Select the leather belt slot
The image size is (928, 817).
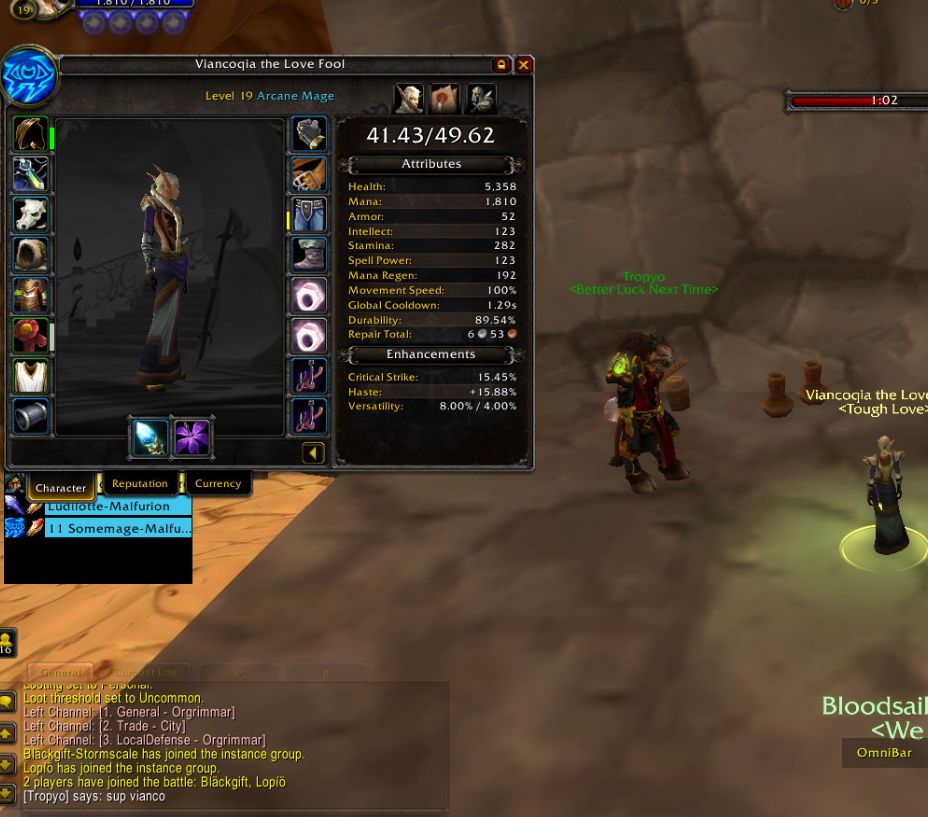[309, 174]
